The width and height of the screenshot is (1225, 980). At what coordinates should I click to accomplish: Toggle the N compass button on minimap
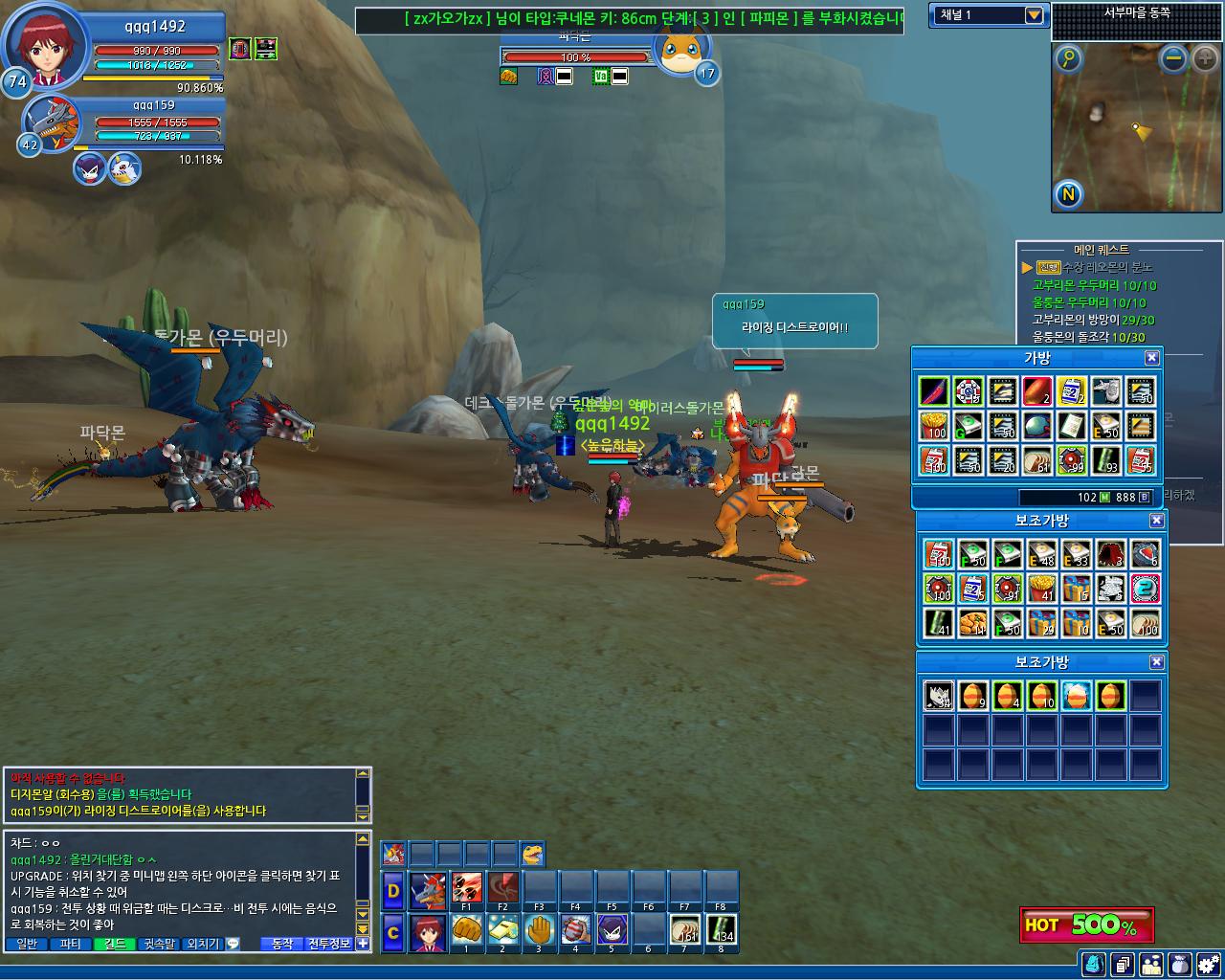click(x=1068, y=195)
